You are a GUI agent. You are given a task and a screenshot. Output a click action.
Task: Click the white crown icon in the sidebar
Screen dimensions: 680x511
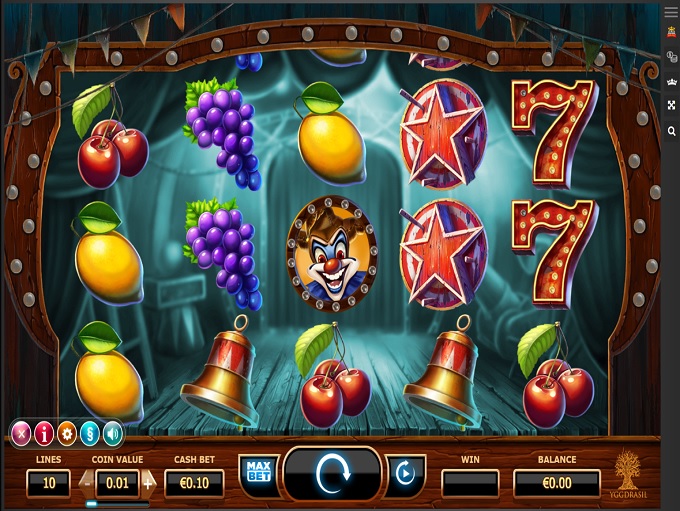(671, 81)
